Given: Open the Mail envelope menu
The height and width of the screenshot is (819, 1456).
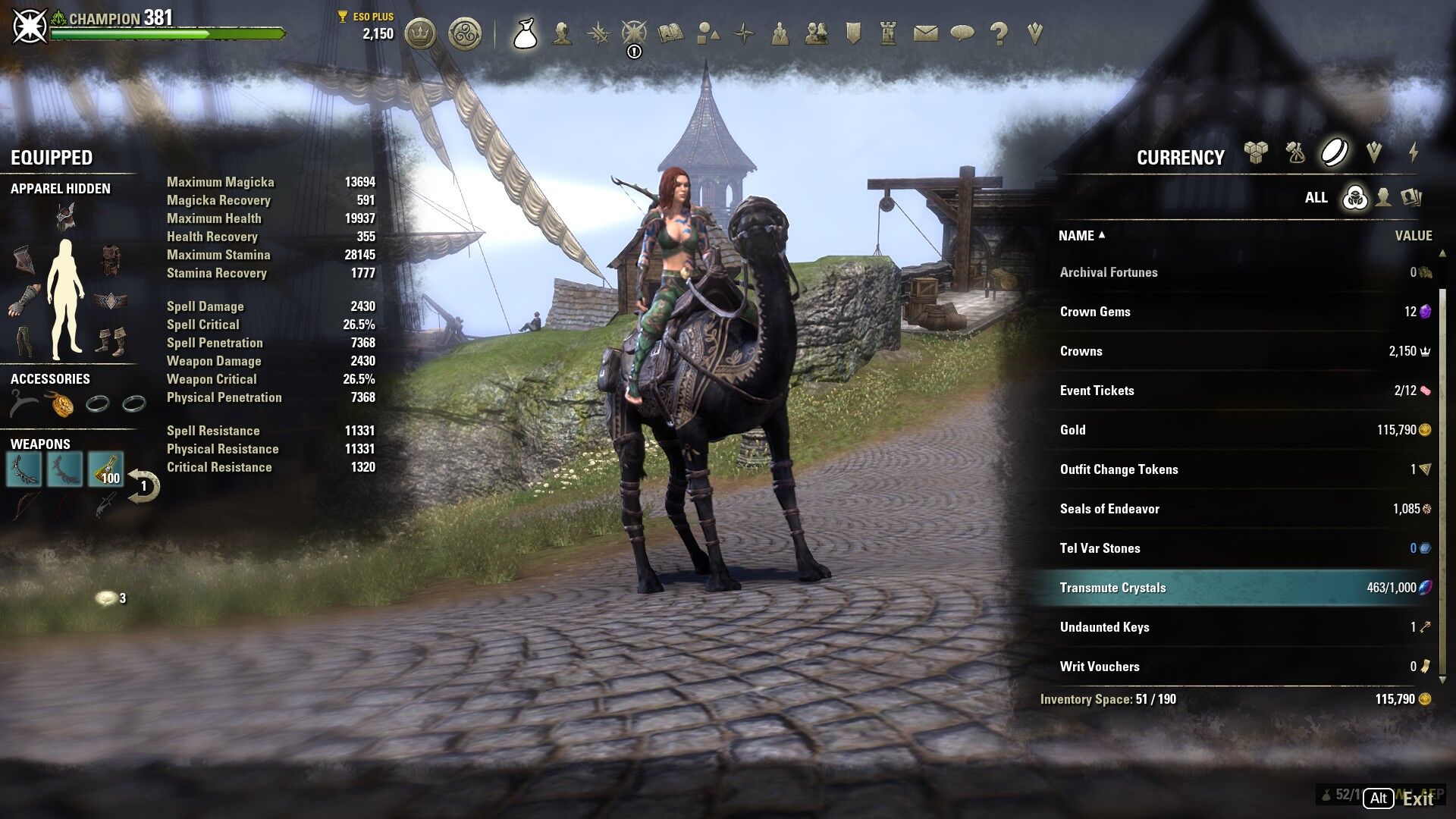Looking at the screenshot, I should pyautogui.click(x=925, y=33).
